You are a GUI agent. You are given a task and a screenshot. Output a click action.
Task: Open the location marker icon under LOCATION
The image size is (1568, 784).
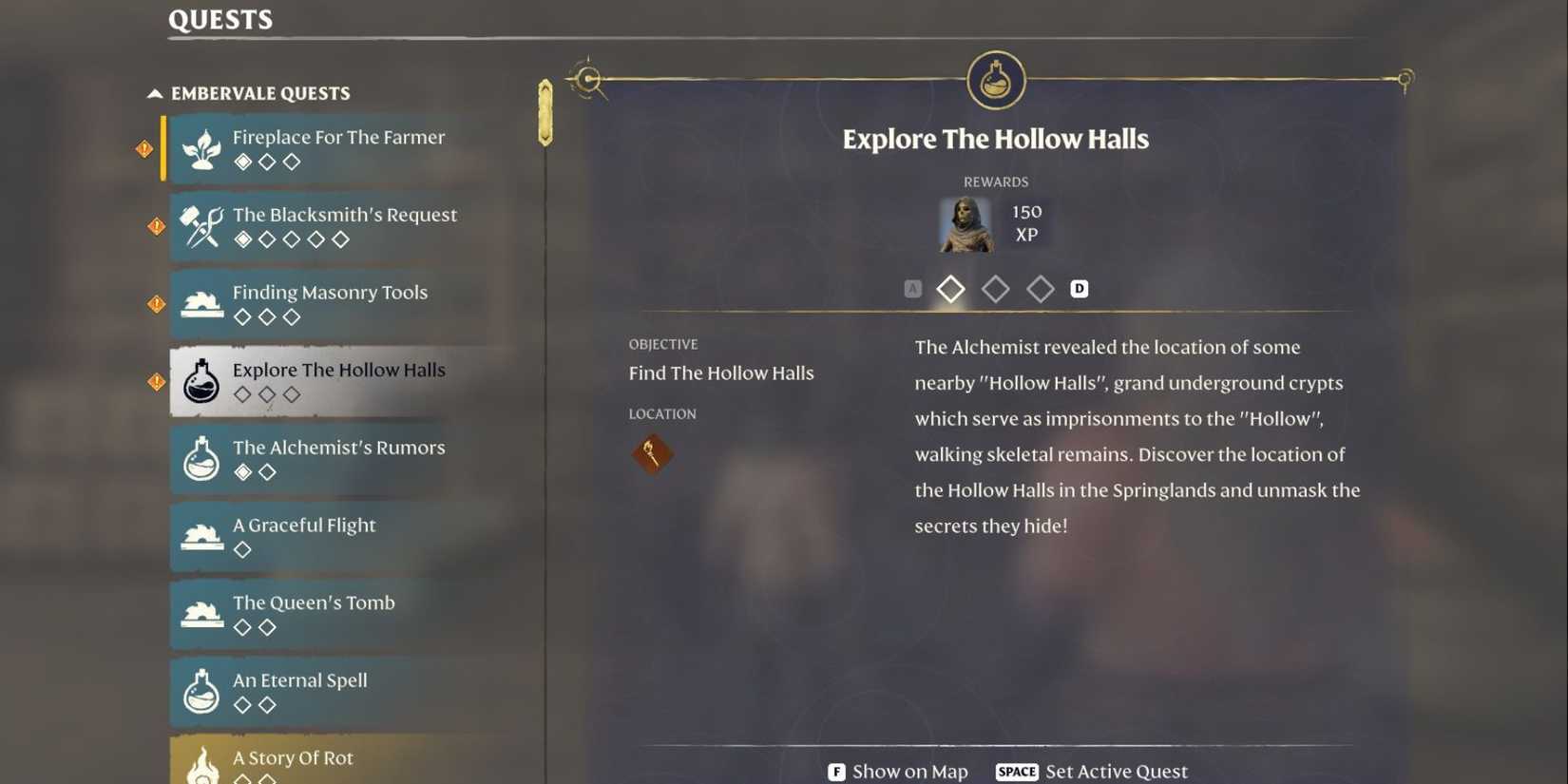coord(653,453)
